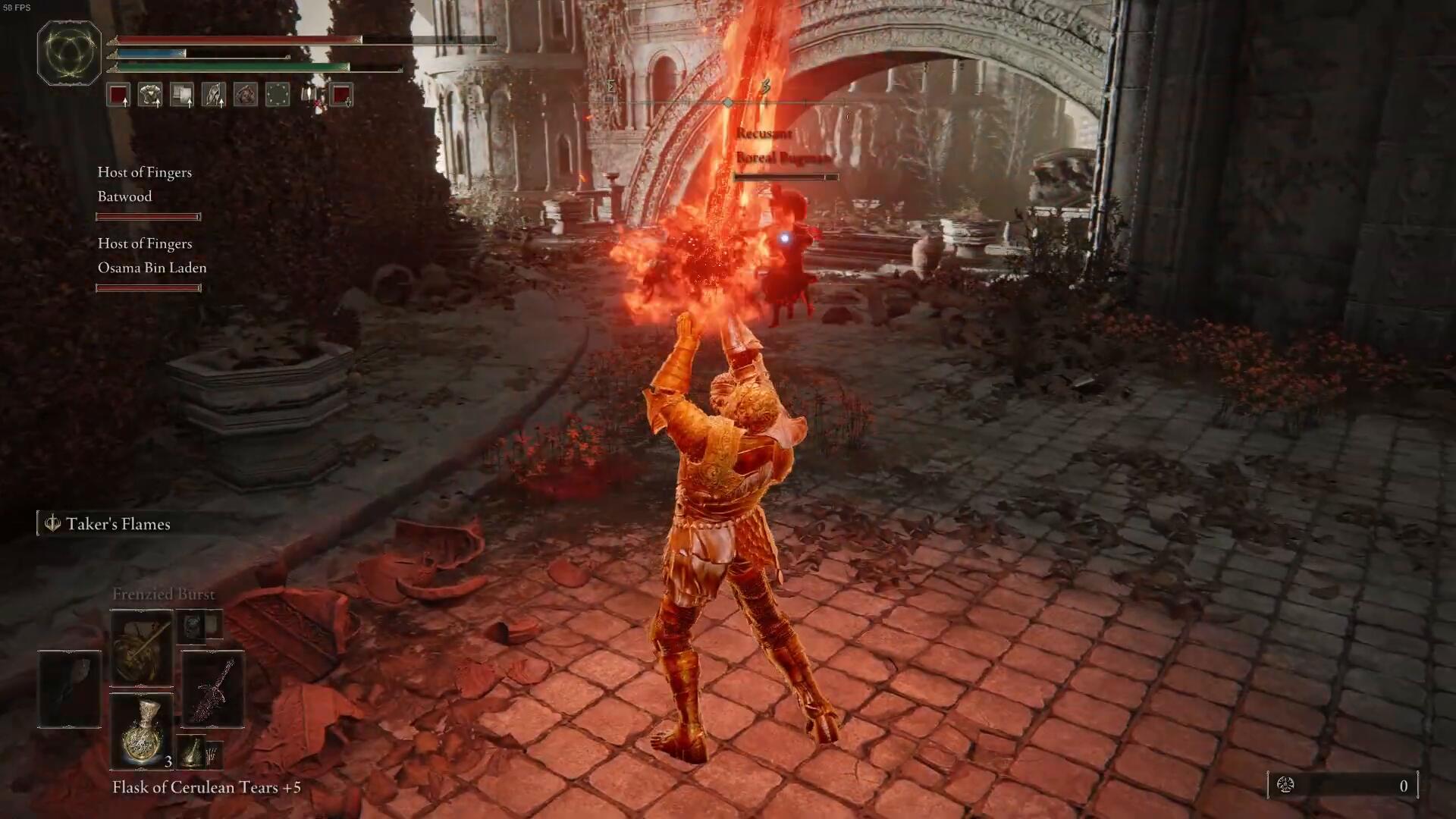Click the rune counter showing 0

coord(1342,786)
